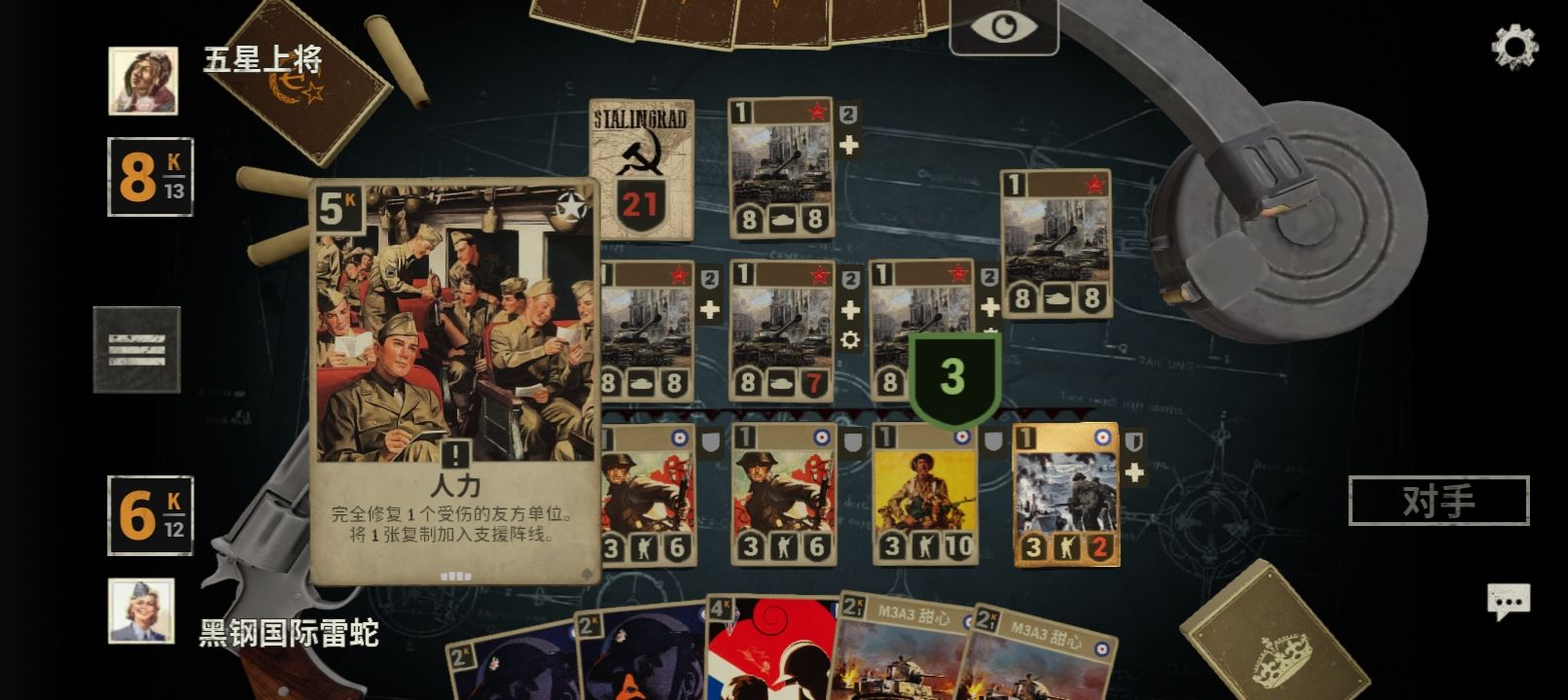This screenshot has width=1568, height=700.
Task: Target the damaged enemy tank with 8/7 stats
Action: [x=781, y=331]
